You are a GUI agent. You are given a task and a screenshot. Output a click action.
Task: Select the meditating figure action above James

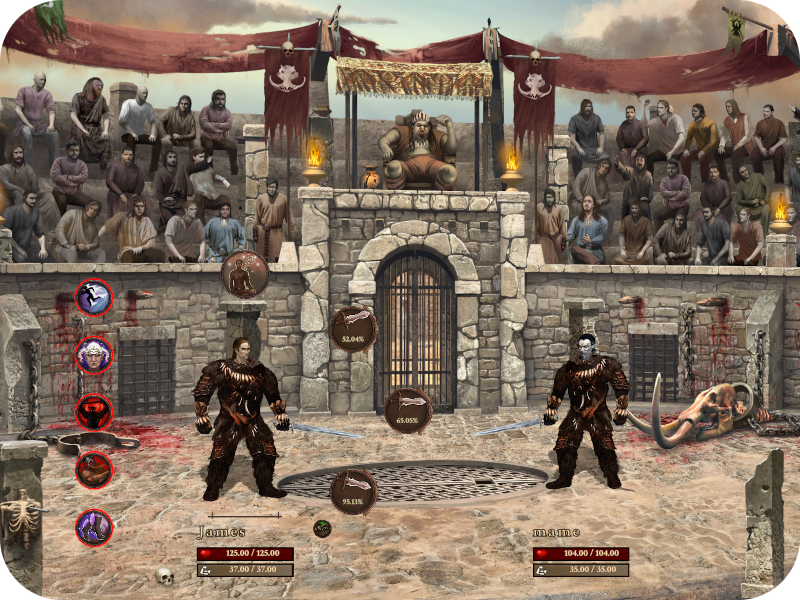(x=244, y=273)
